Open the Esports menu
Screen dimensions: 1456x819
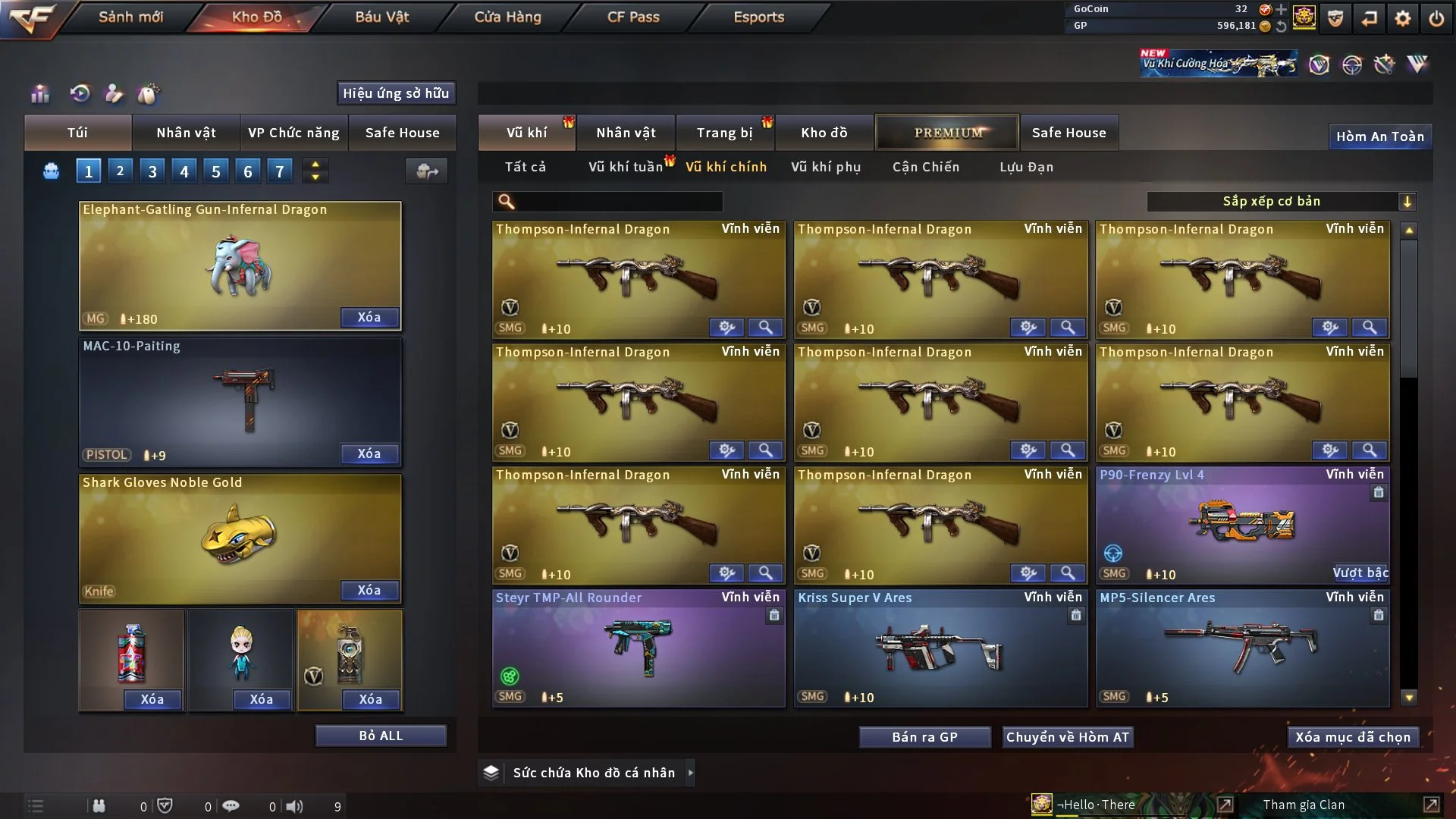pos(758,17)
